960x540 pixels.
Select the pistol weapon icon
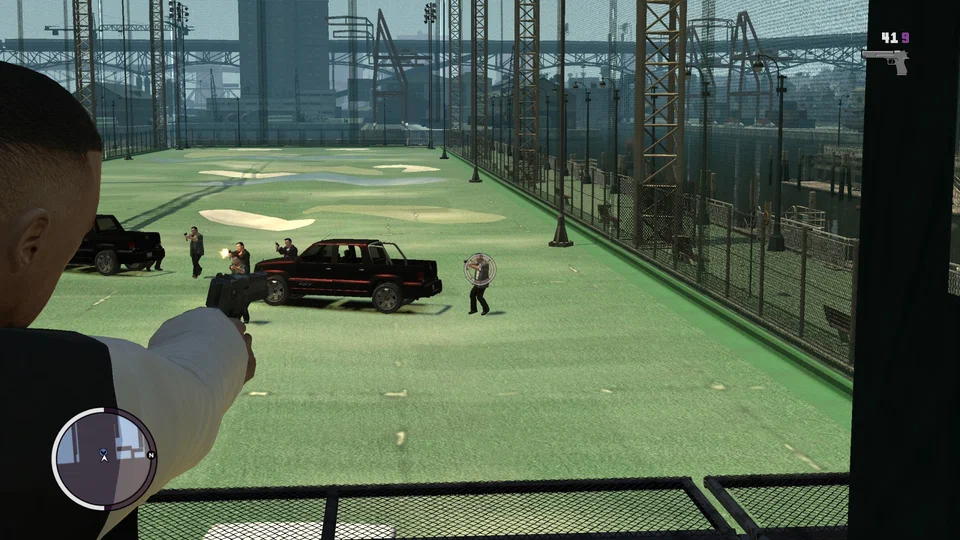886,60
